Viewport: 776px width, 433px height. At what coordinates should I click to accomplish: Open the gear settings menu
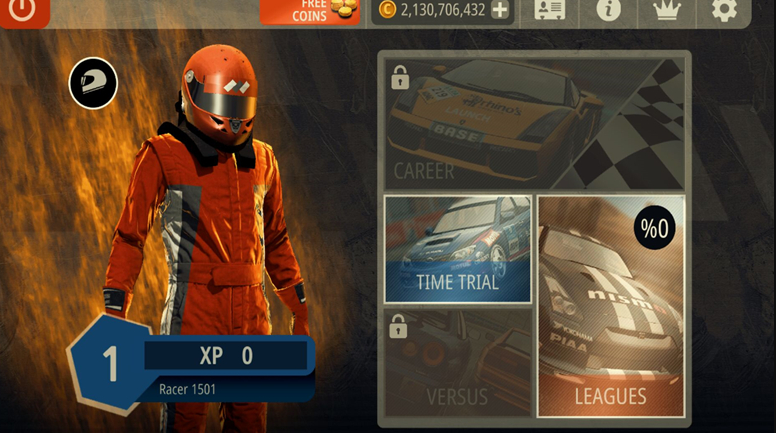tap(724, 11)
